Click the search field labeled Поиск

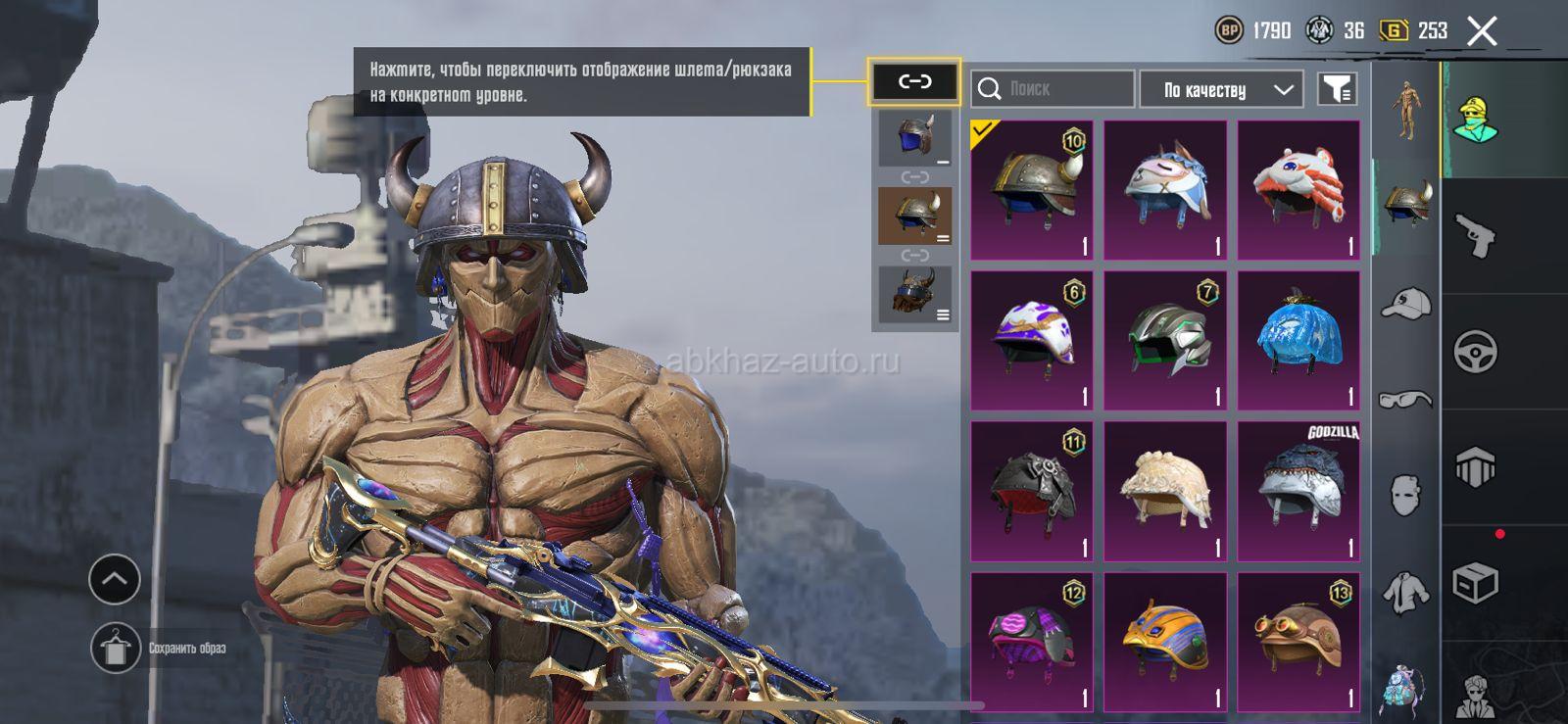click(1053, 89)
